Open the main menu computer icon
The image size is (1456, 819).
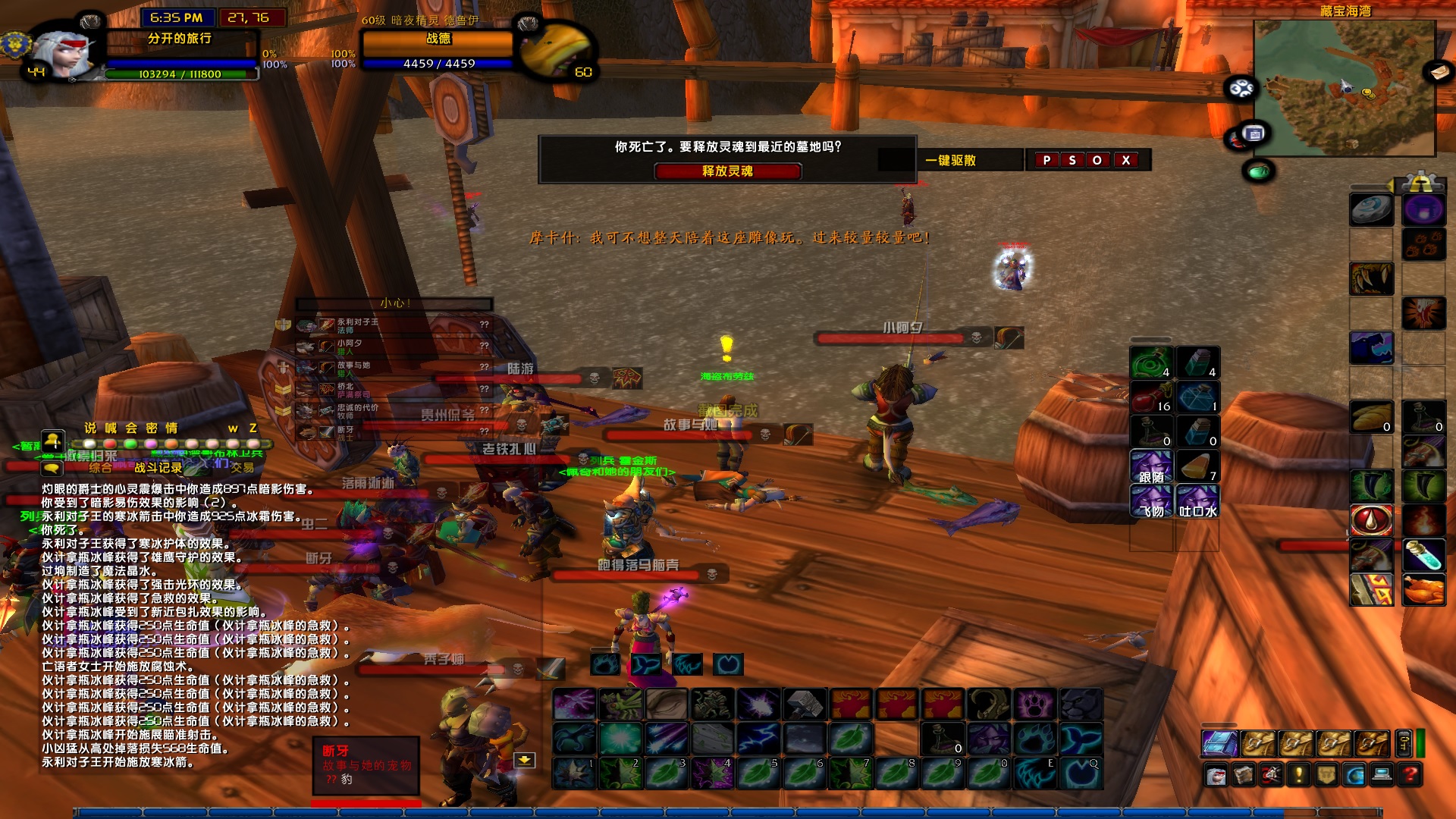point(1382,775)
